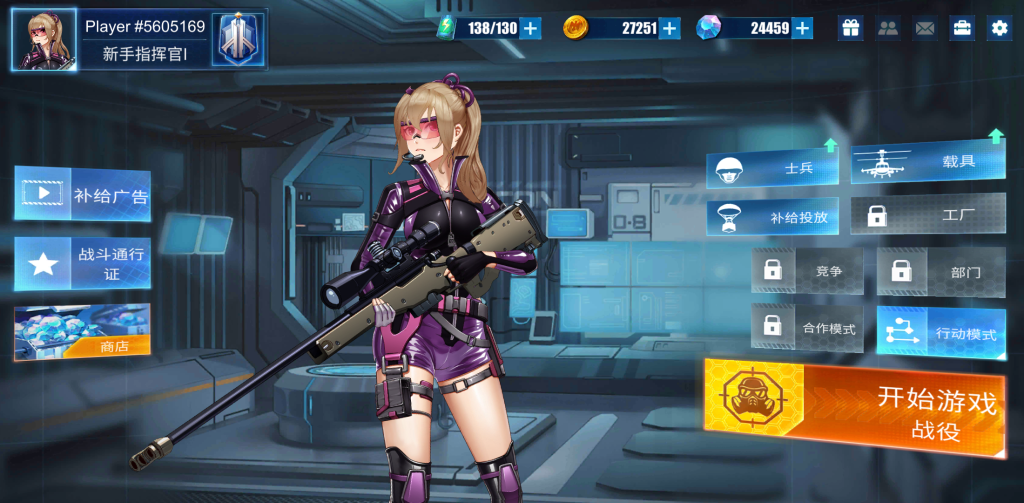Click the locked 竞争 button
The height and width of the screenshot is (503, 1024).
tap(807, 271)
